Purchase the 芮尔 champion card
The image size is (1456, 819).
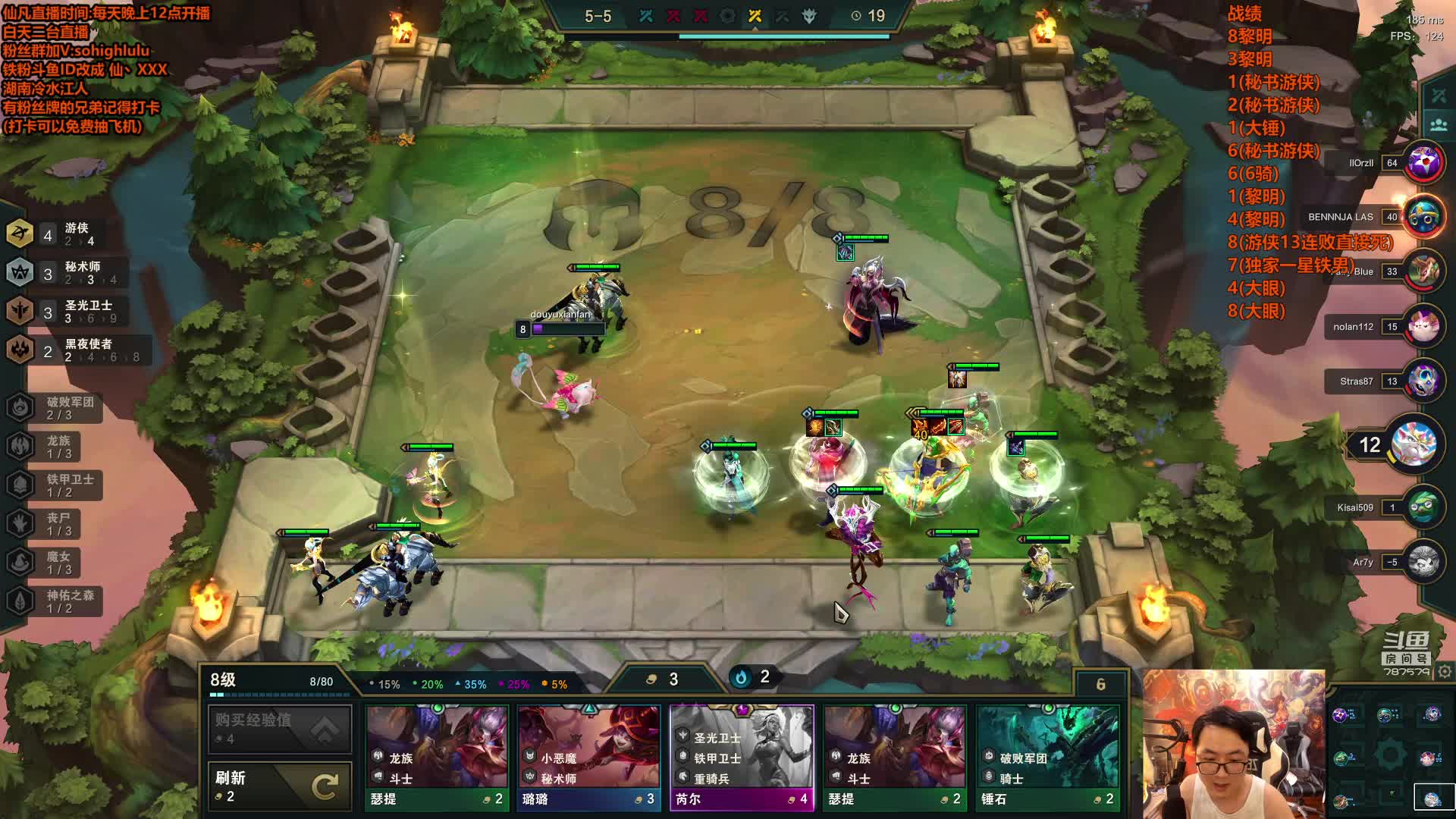pos(742,758)
